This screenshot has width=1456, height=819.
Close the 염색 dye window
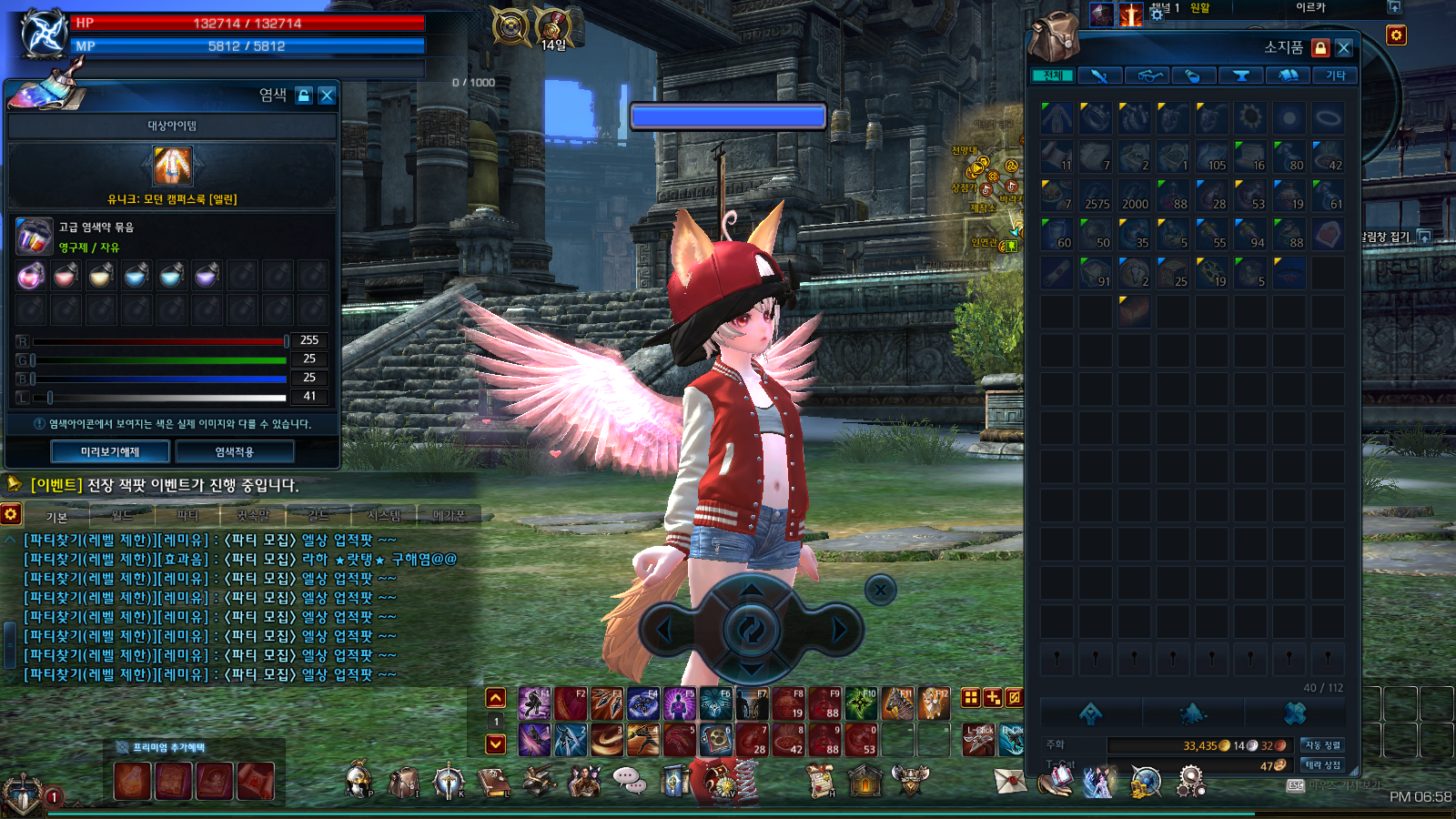(327, 96)
